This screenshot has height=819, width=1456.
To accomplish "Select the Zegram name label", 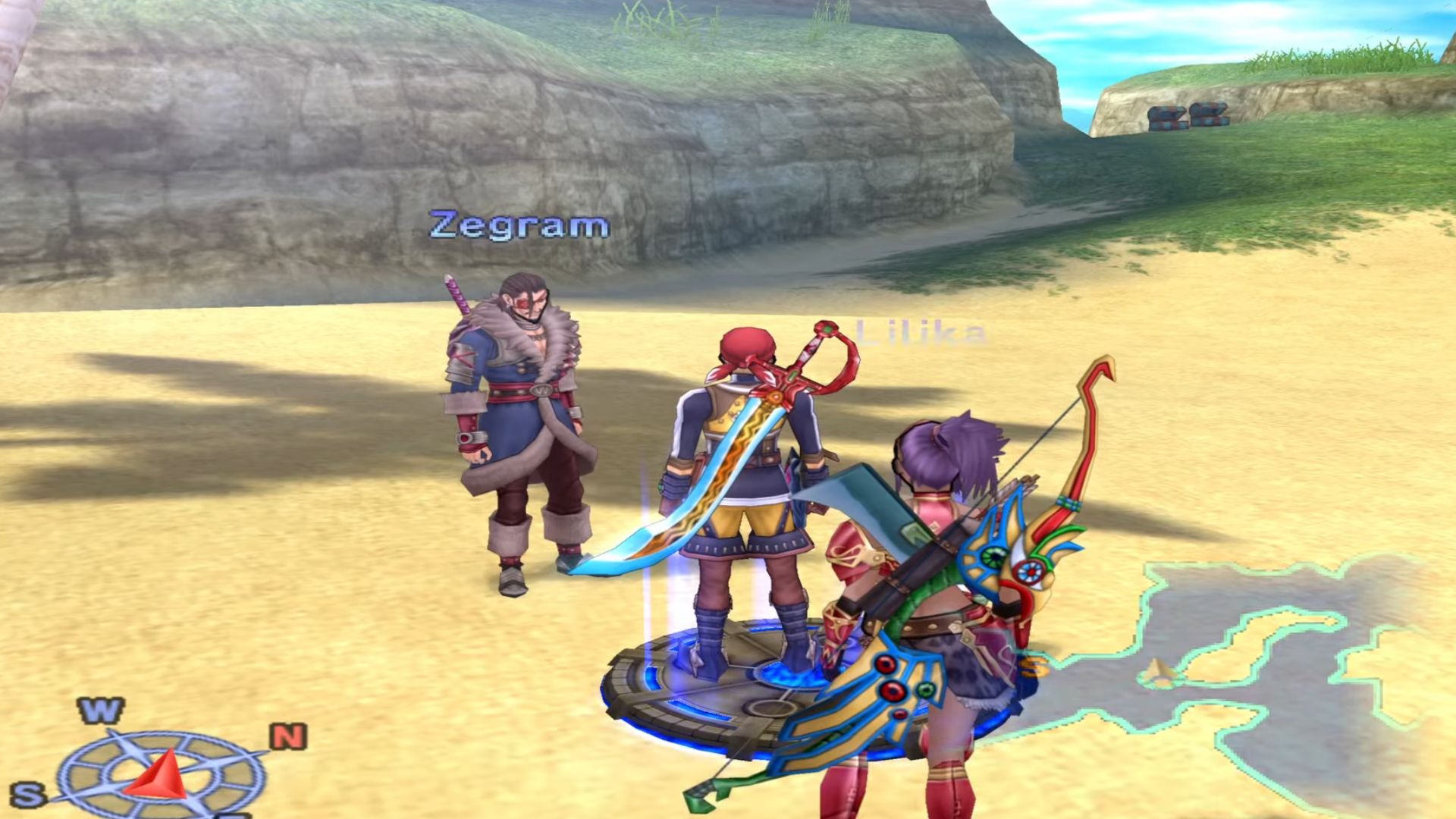I will (x=519, y=225).
